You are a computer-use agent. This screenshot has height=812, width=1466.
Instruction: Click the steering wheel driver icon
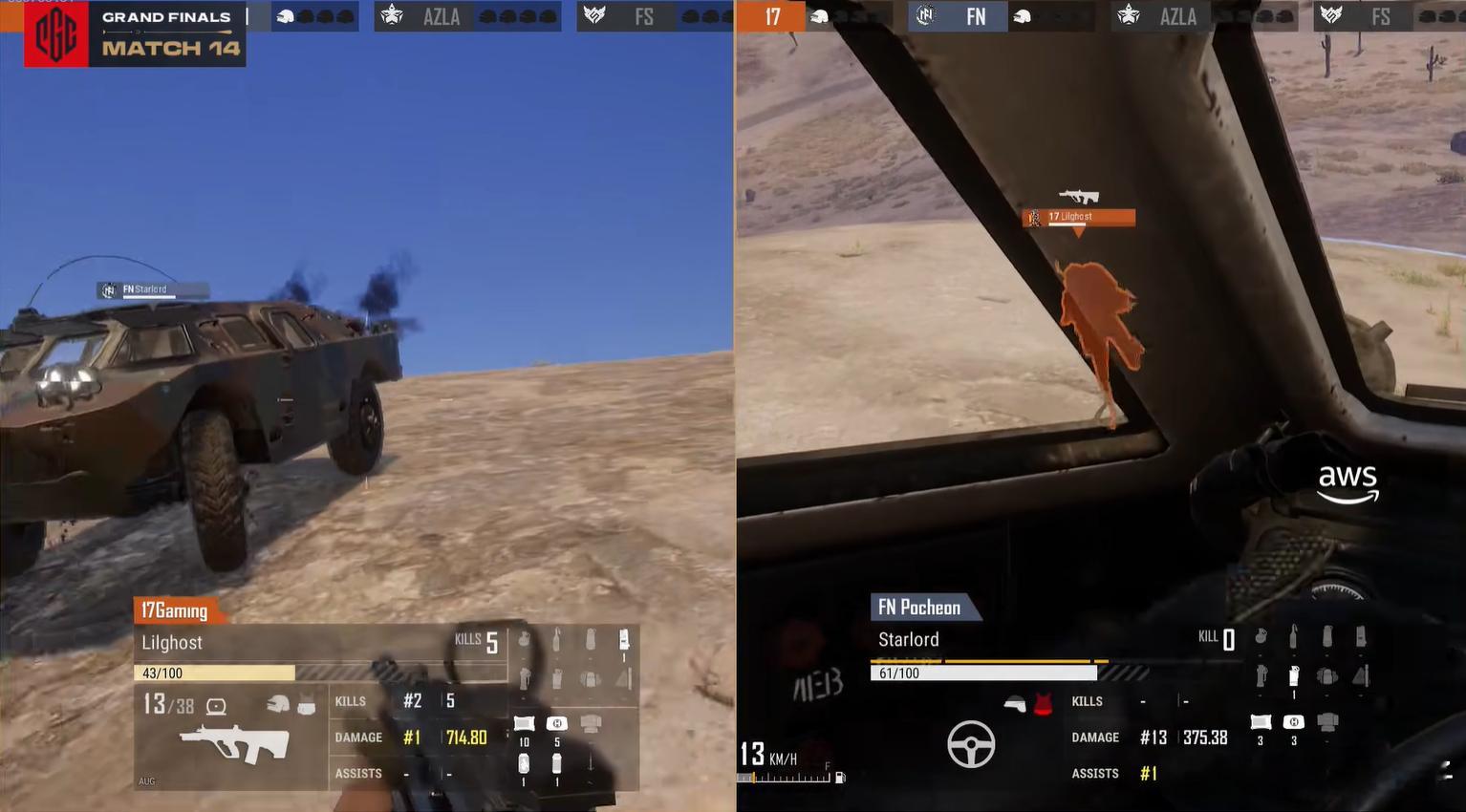[970, 743]
